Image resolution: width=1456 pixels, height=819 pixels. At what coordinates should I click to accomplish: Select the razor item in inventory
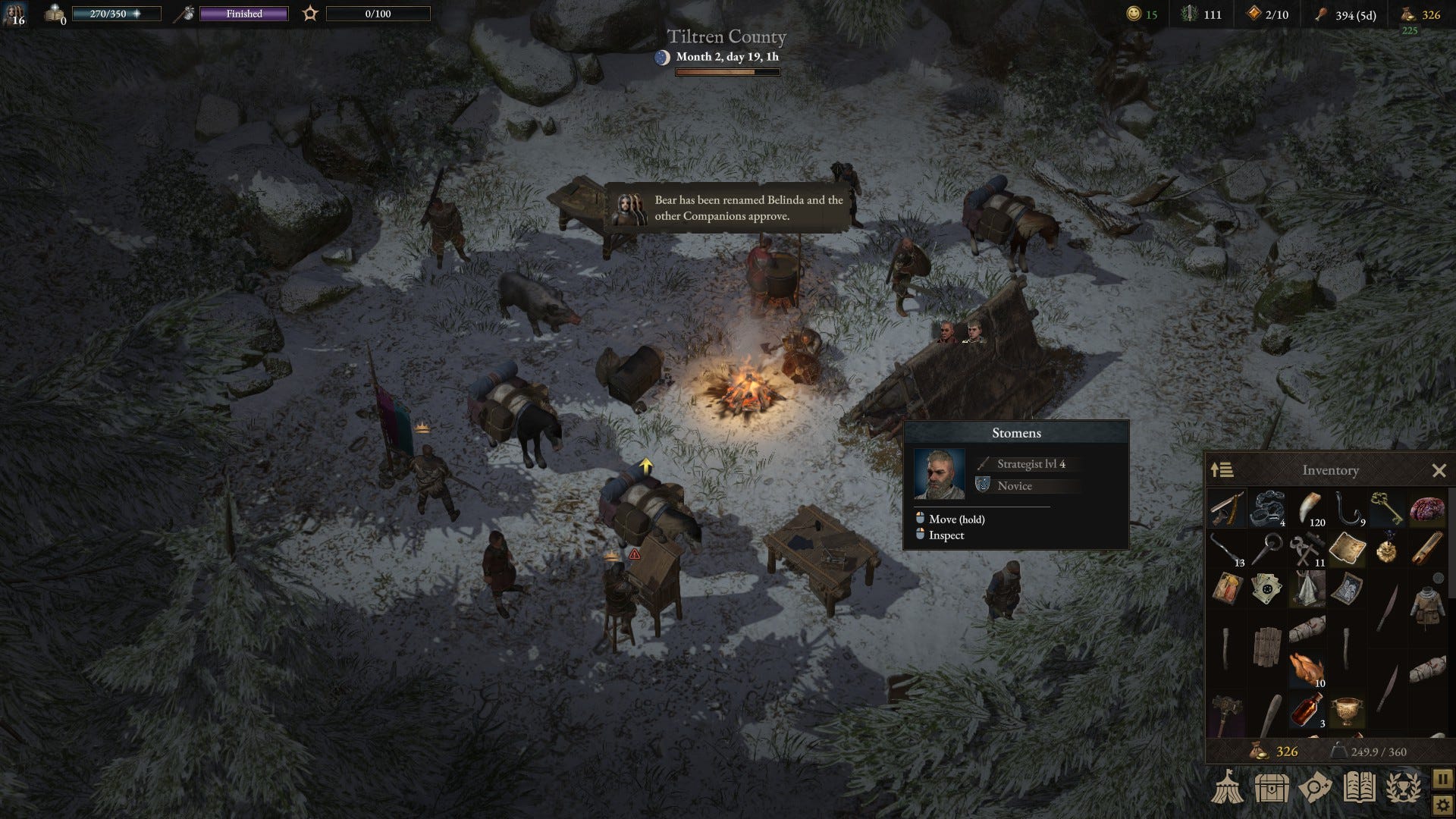[x=1228, y=510]
